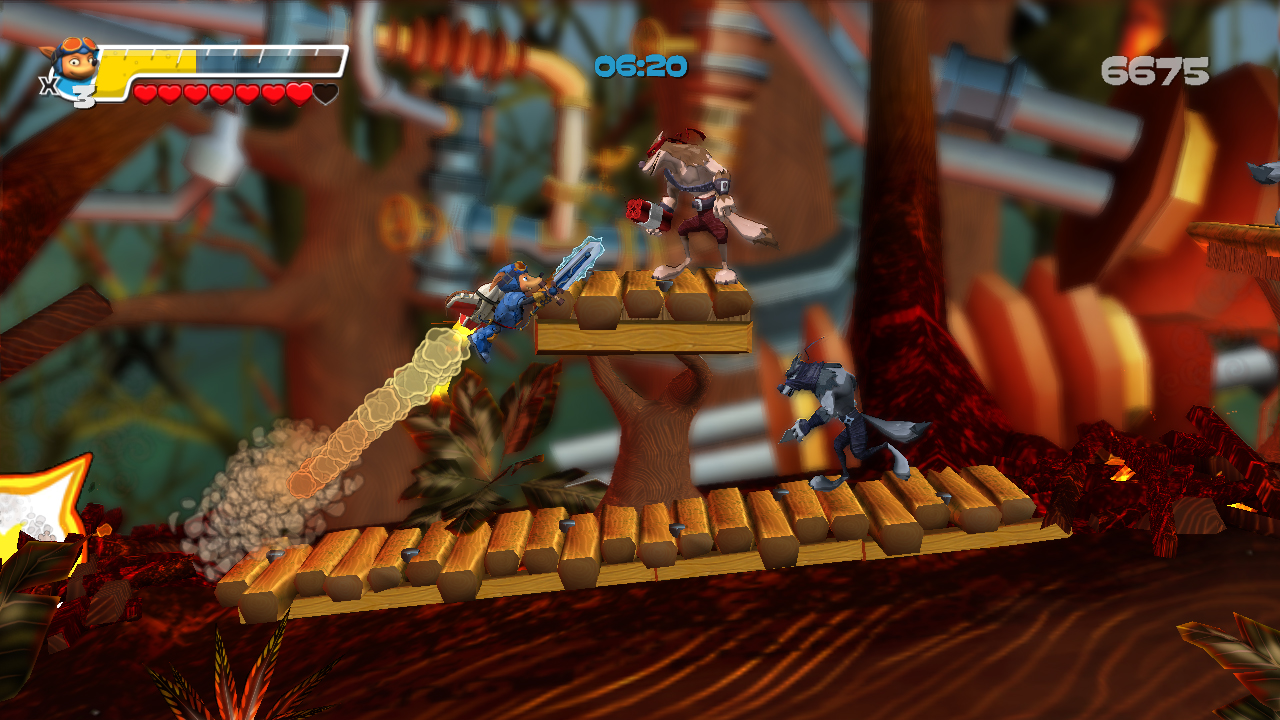1280x720 pixels.
Task: Click the 6675 score display
Action: click(1158, 70)
